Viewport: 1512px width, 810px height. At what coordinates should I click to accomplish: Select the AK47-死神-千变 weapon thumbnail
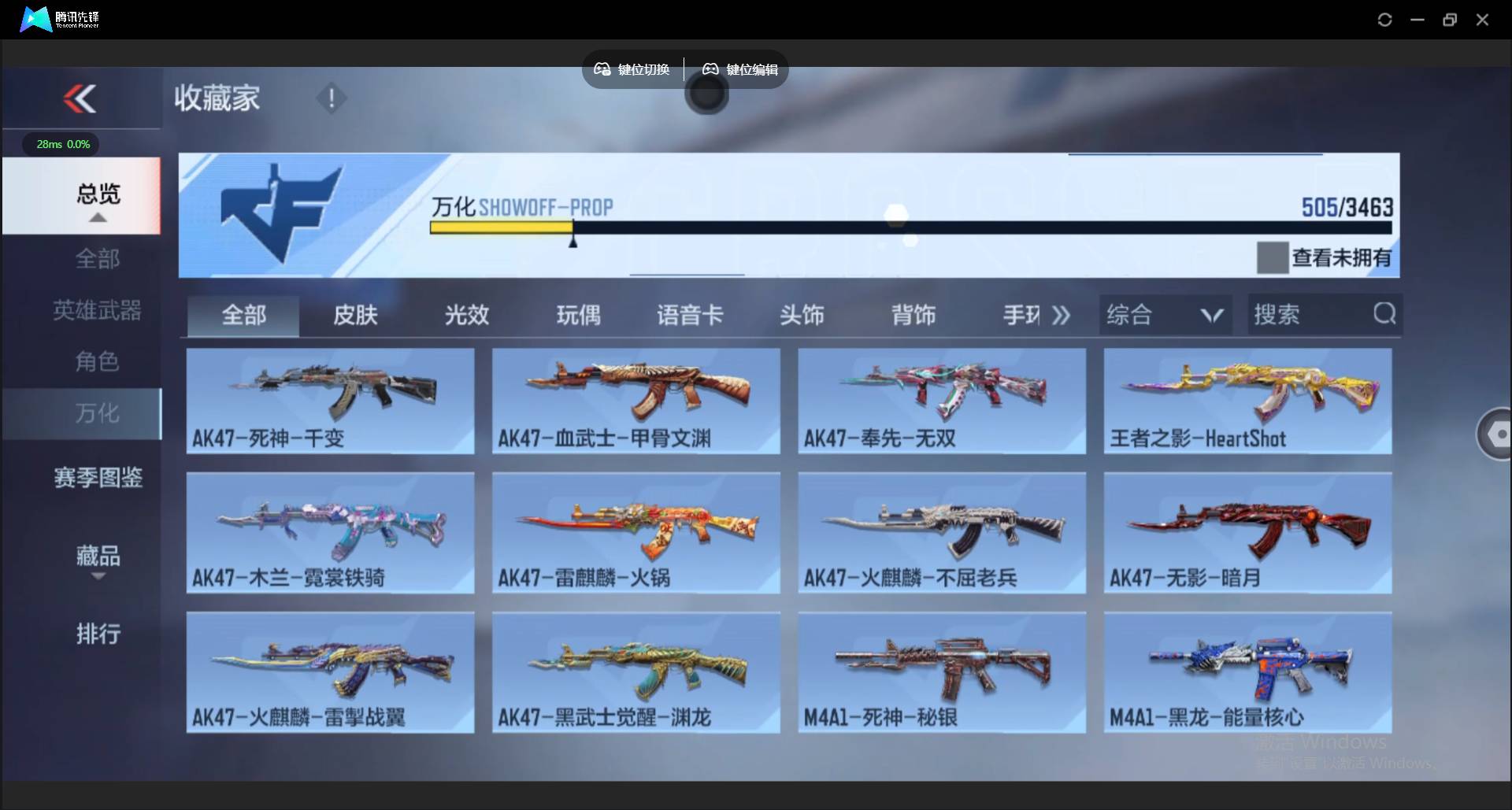coord(330,401)
